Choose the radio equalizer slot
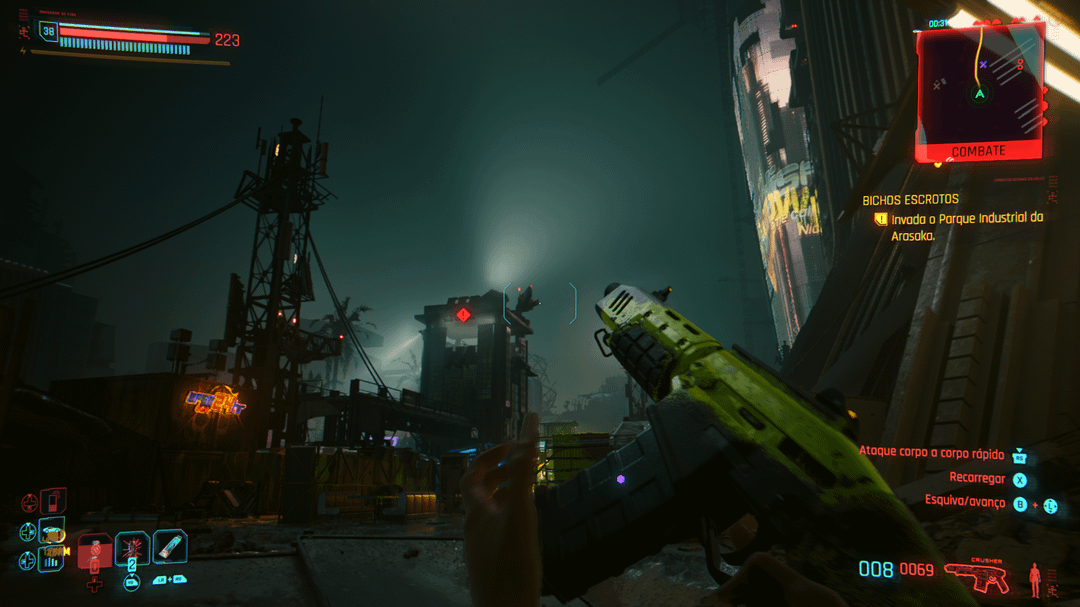Image resolution: width=1080 pixels, height=607 pixels. click(x=52, y=559)
